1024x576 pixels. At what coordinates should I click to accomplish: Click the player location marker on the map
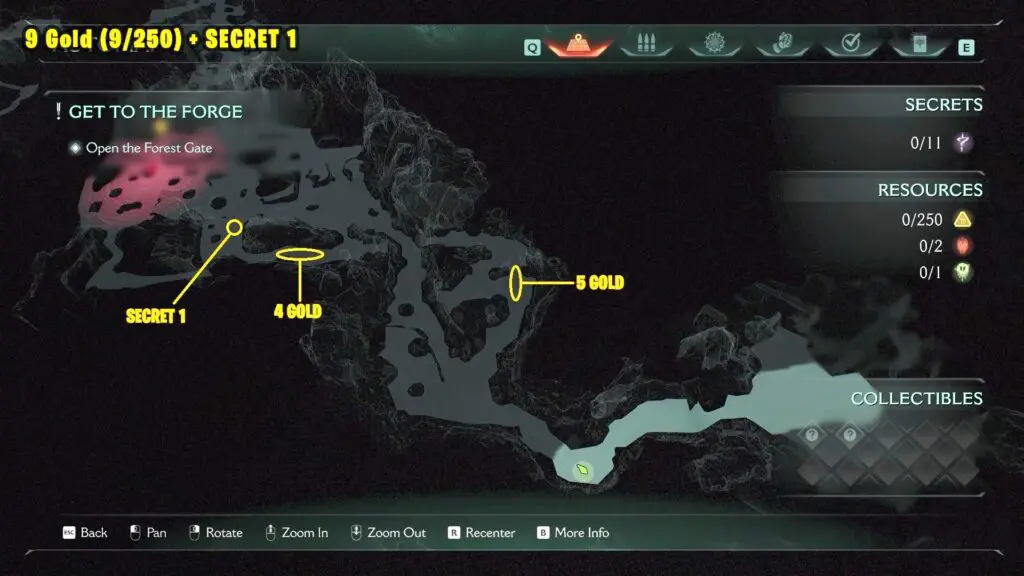point(581,469)
